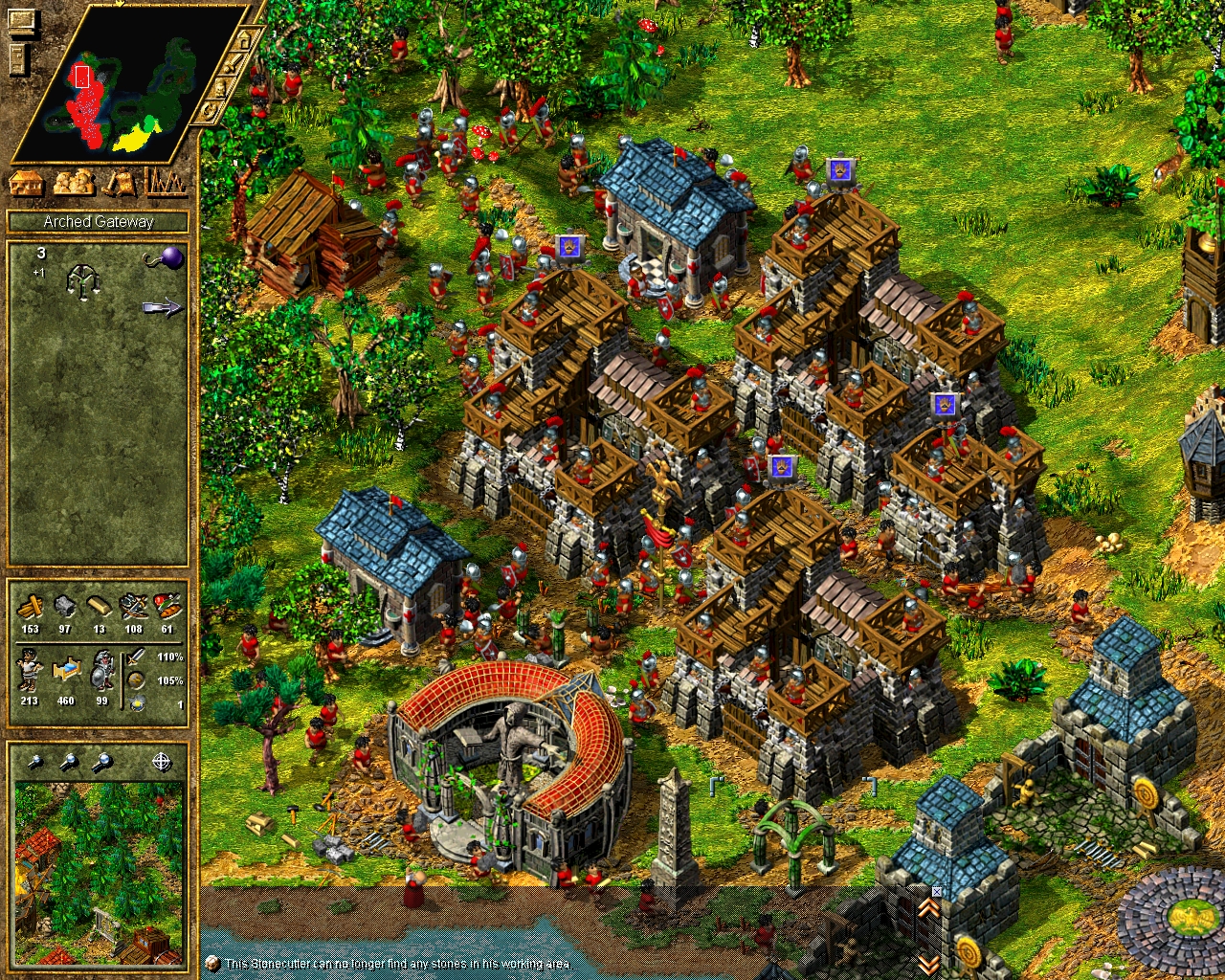This screenshot has width=1225, height=980.
Task: Toggle the smallest magnifying glass zoom level
Action: (x=34, y=761)
